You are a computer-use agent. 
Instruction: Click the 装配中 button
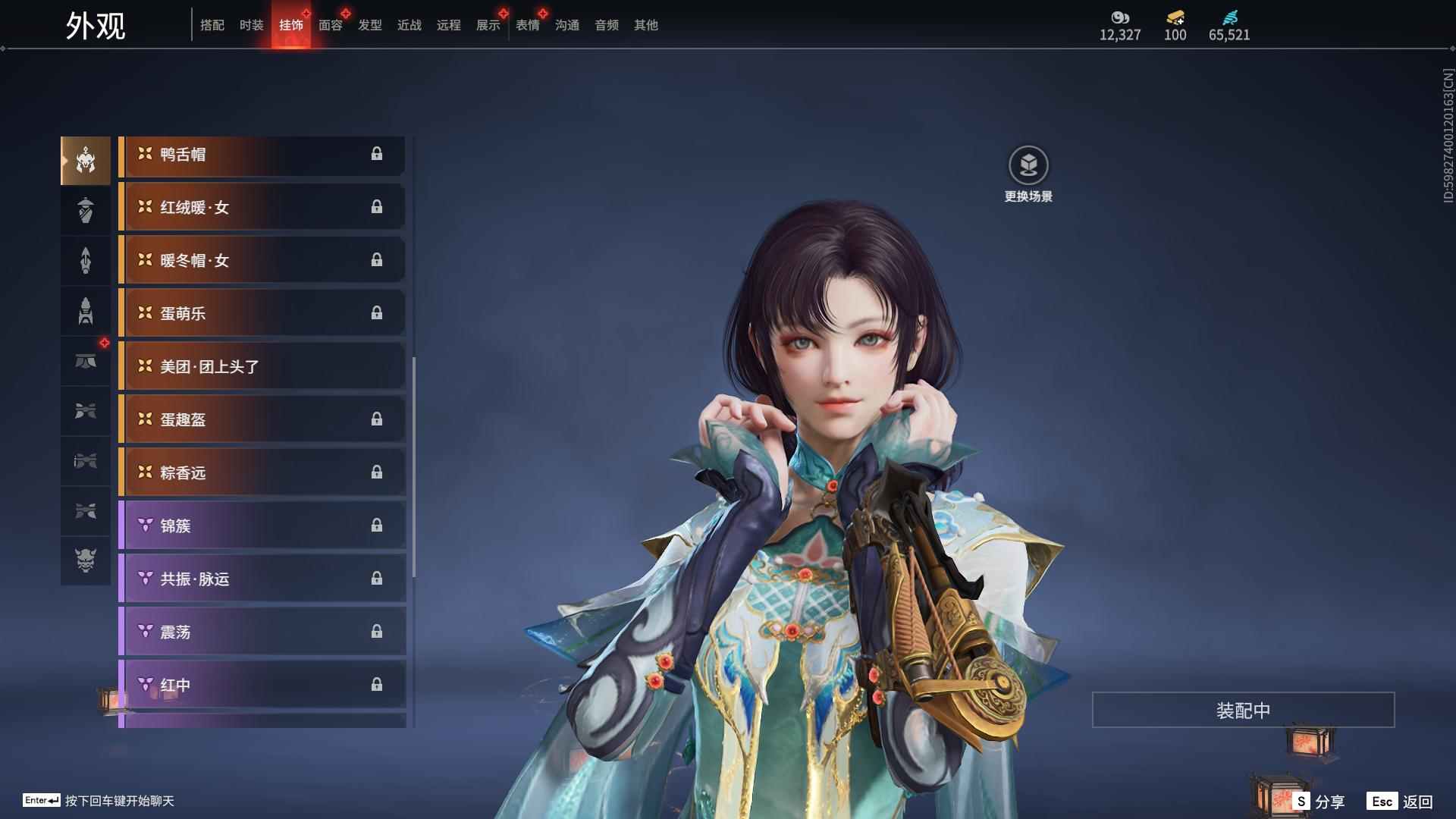pos(1242,709)
